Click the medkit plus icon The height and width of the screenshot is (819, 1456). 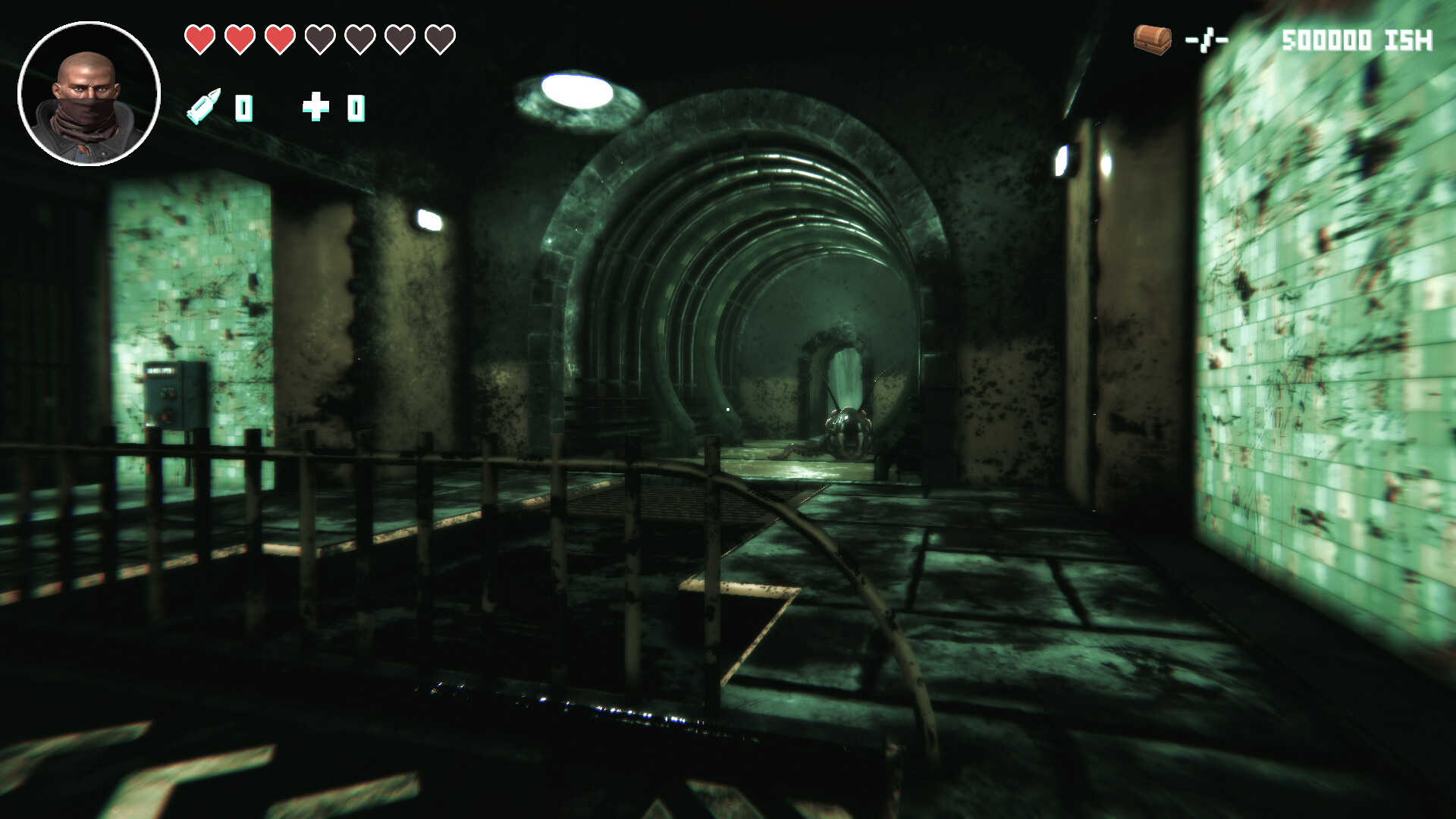[317, 108]
